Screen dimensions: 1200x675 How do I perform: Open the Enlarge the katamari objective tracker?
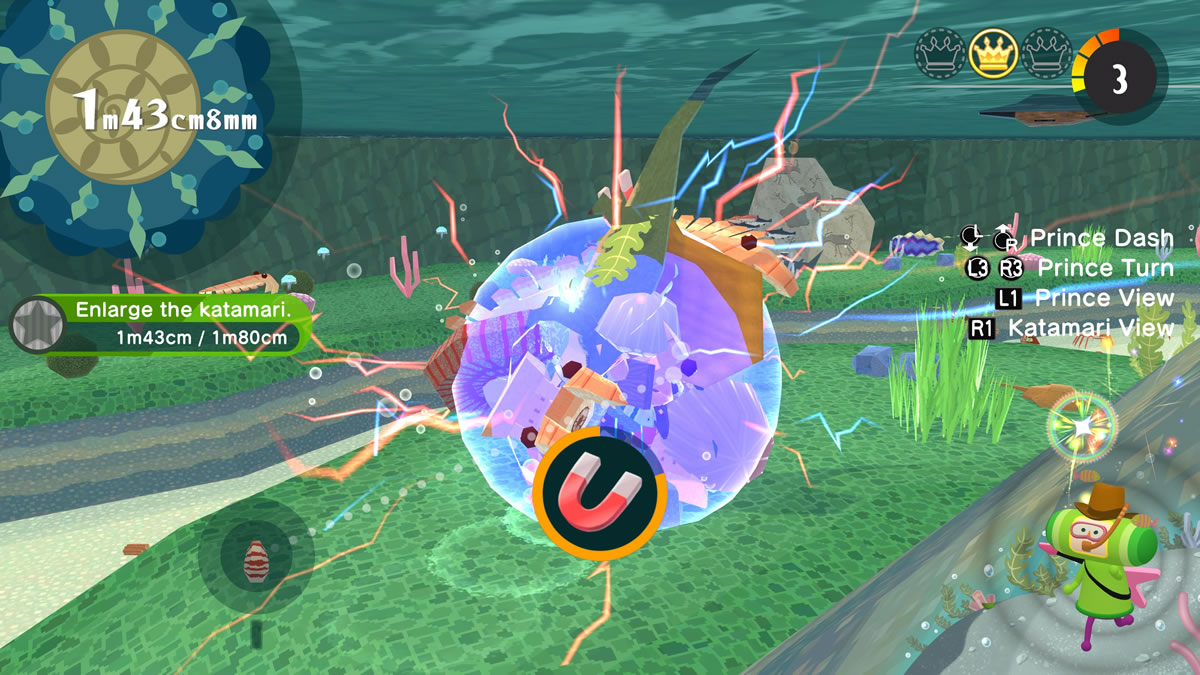pyautogui.click(x=180, y=323)
